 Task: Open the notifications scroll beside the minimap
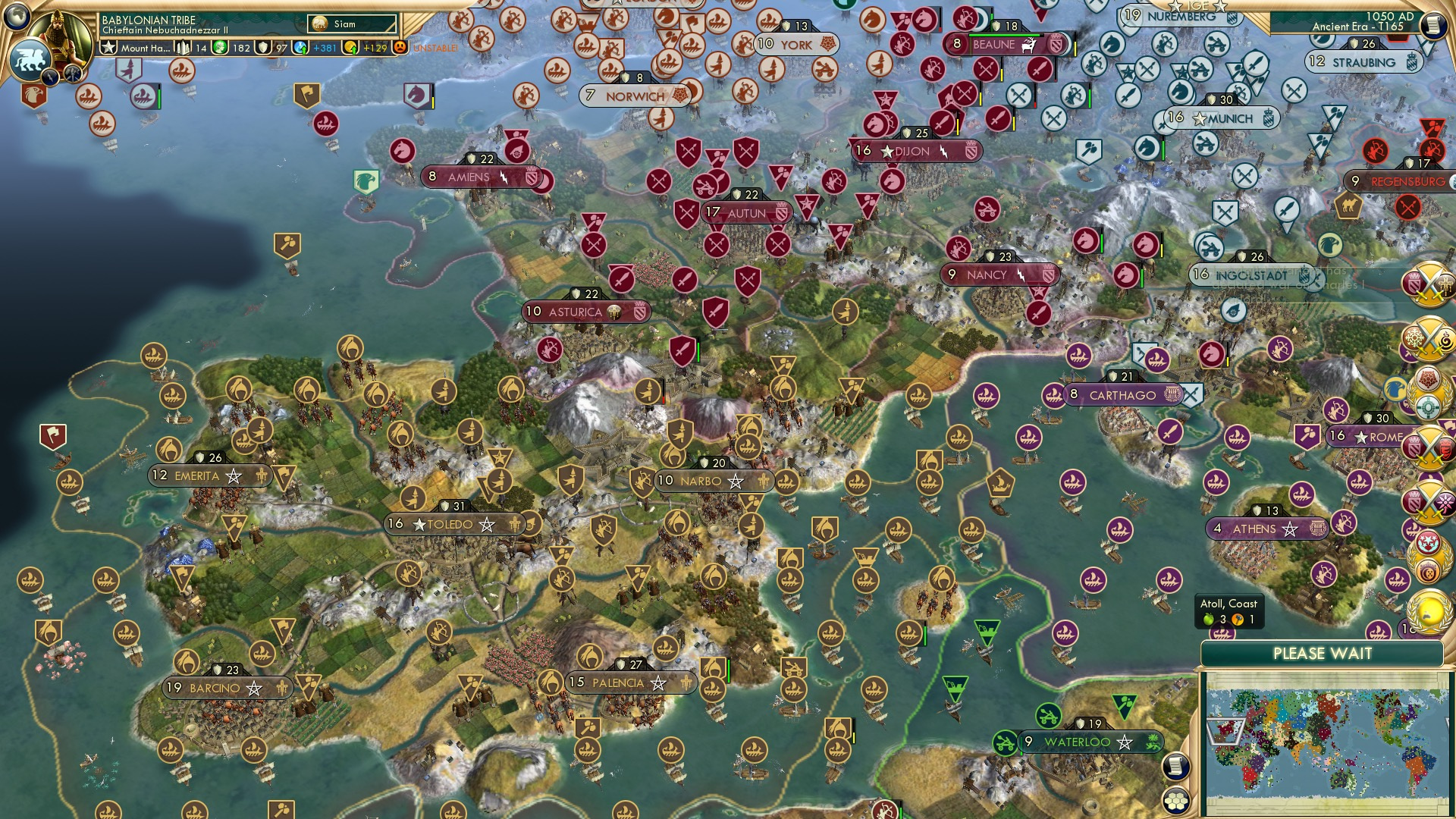pos(1175,766)
